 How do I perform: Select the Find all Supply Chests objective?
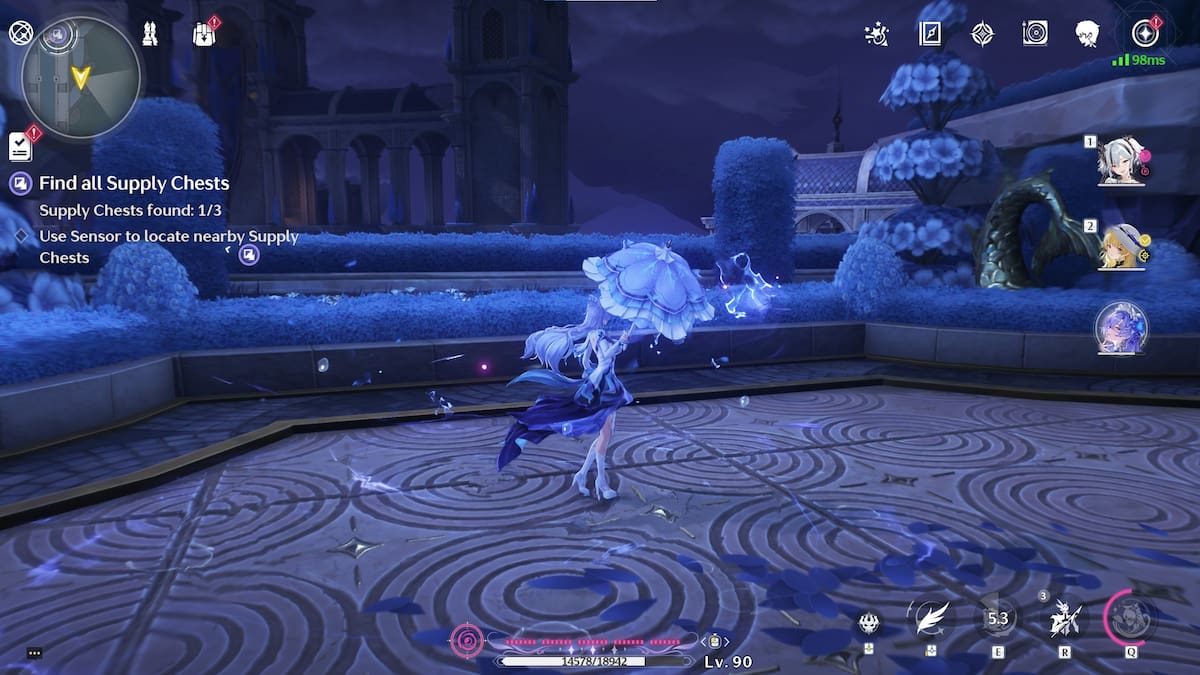134,183
